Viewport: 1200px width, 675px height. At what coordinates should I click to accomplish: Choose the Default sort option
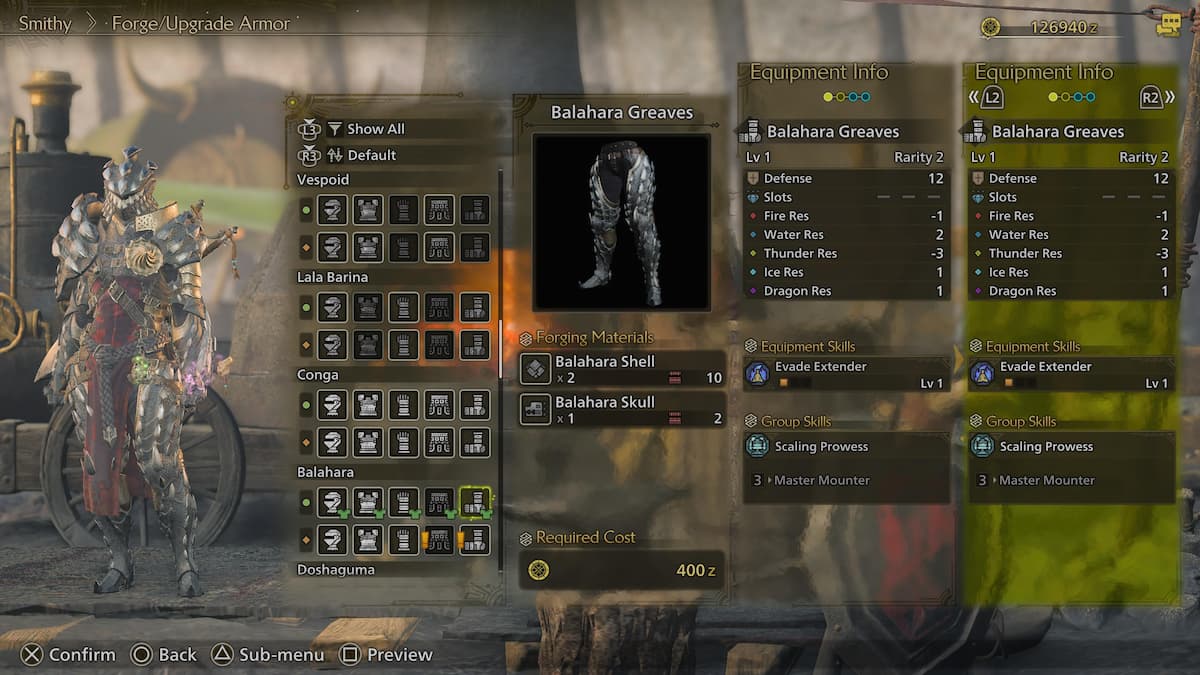pos(371,155)
